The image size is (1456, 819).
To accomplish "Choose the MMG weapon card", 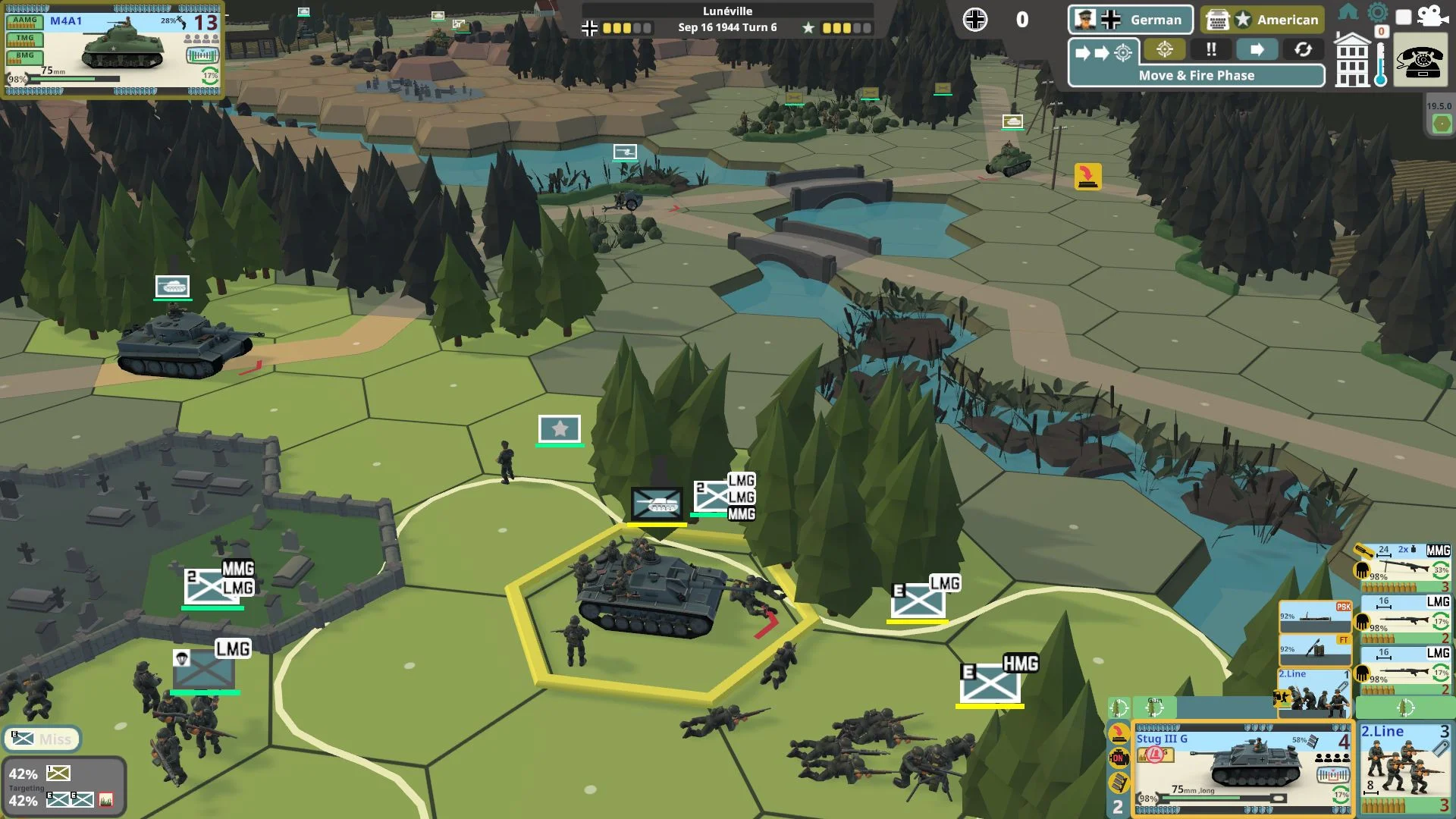I will tap(1404, 567).
